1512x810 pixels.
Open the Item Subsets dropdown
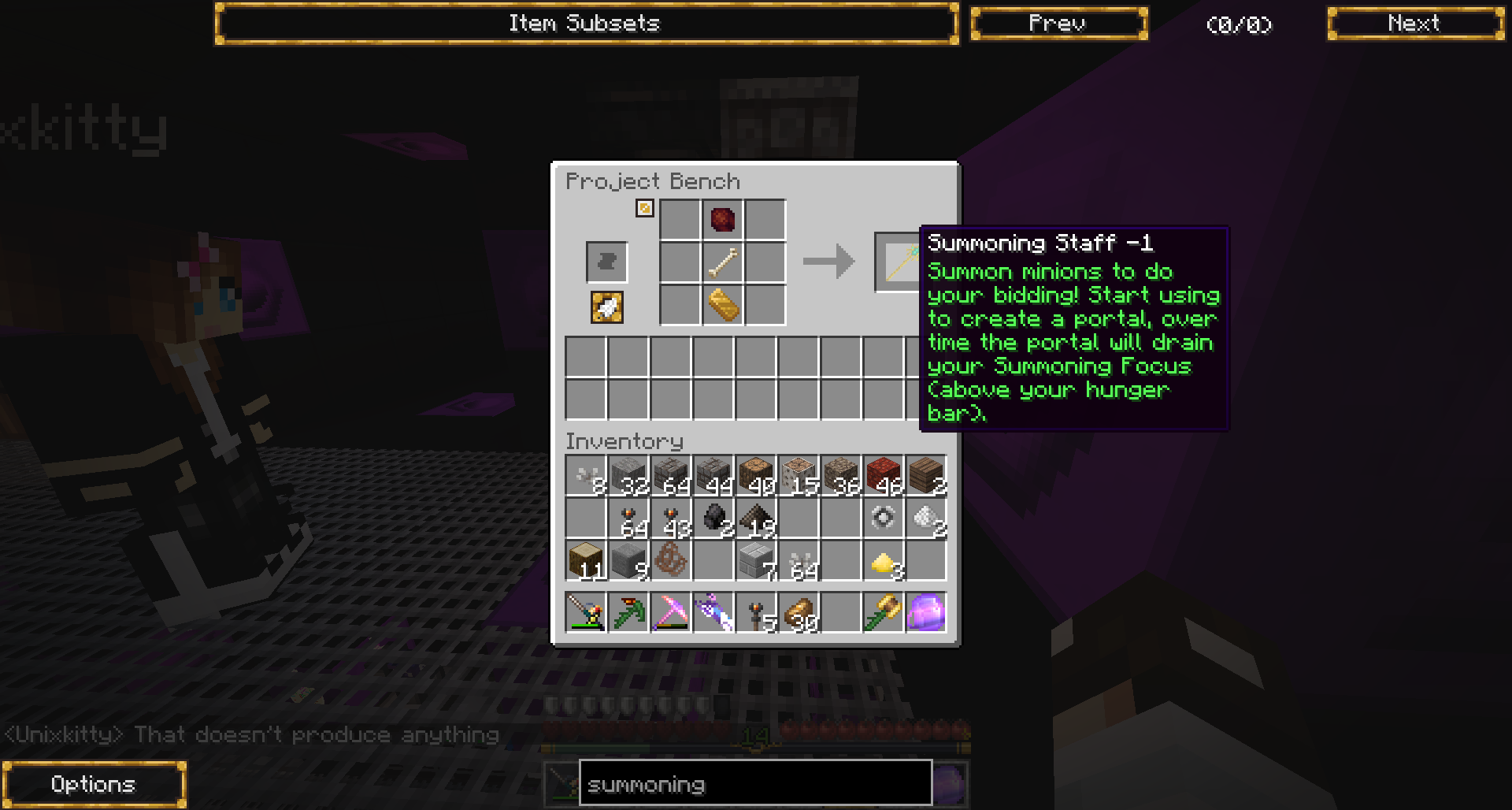[x=587, y=24]
